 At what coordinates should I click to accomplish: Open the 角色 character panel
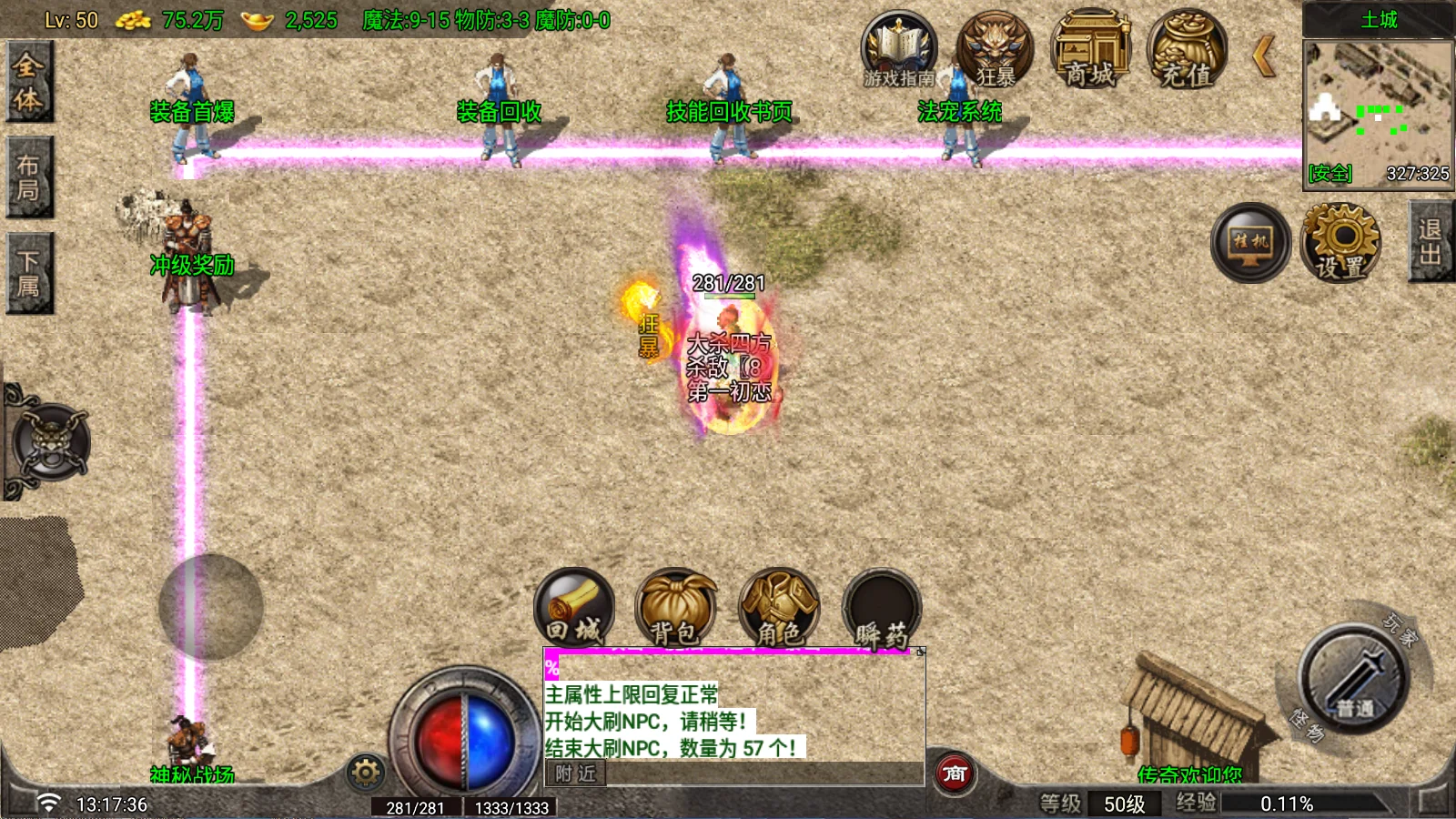(779, 607)
